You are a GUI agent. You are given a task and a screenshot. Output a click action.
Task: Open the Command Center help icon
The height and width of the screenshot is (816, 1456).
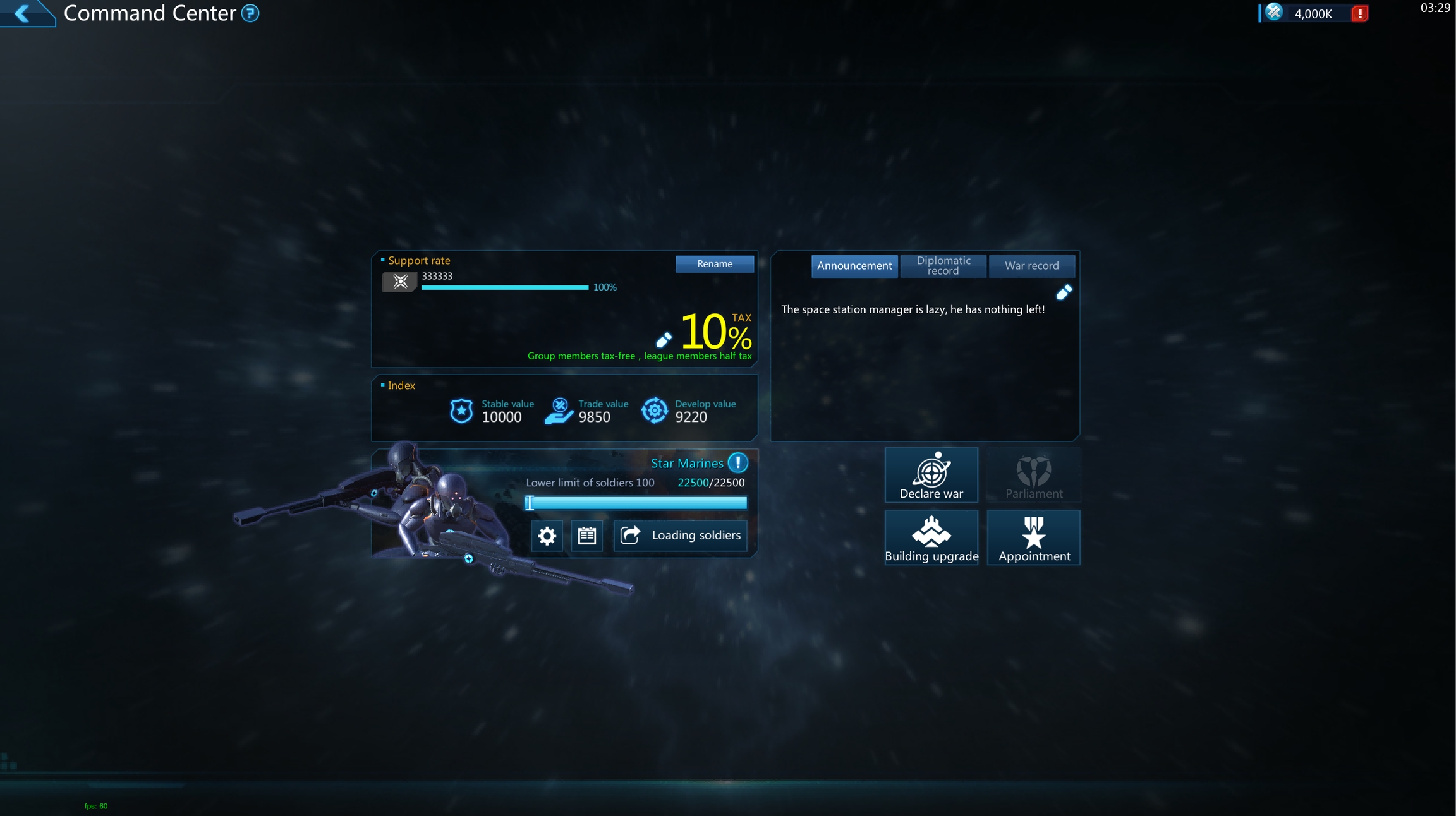pos(250,13)
